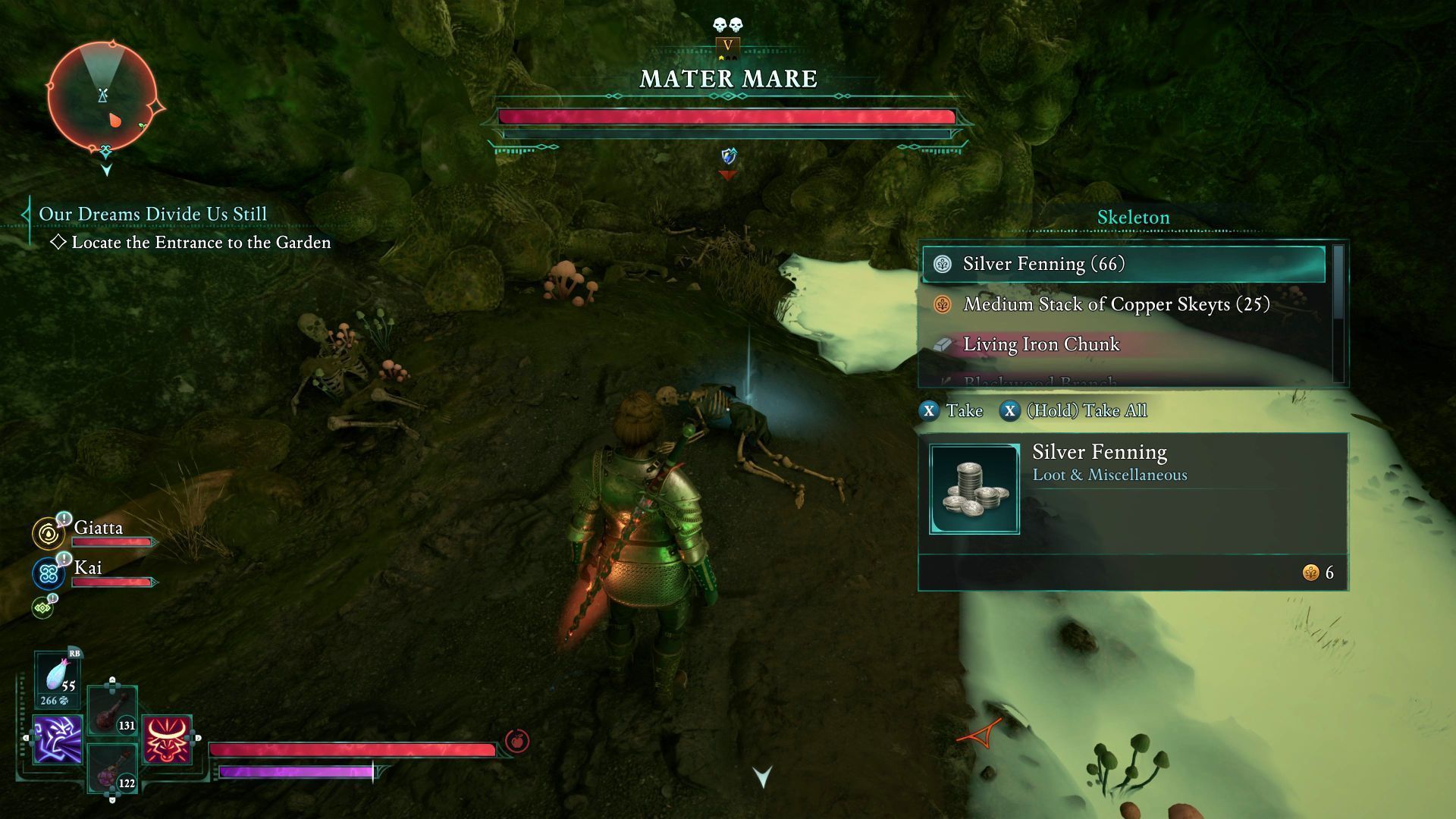This screenshot has height=819, width=1456.
Task: Select Giatta's companion portrait icon
Action: click(x=49, y=534)
